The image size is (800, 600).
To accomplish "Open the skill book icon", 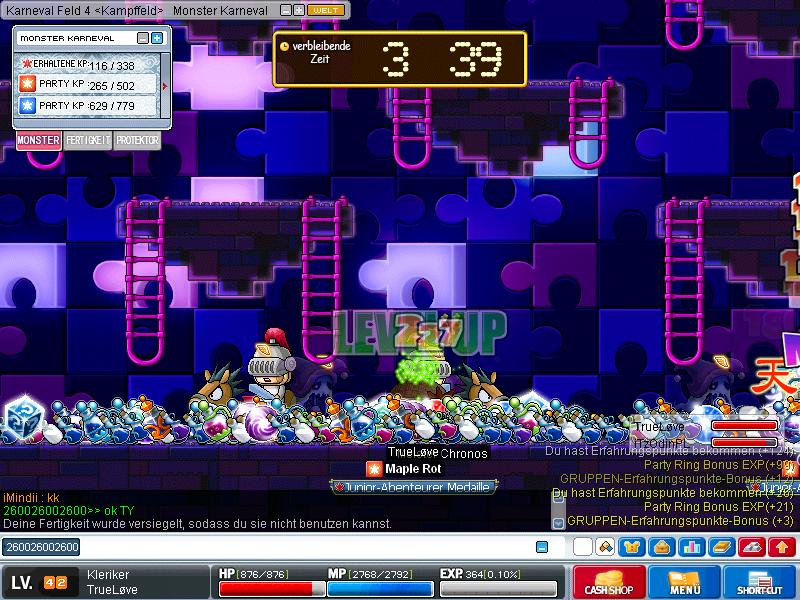I will tap(721, 547).
